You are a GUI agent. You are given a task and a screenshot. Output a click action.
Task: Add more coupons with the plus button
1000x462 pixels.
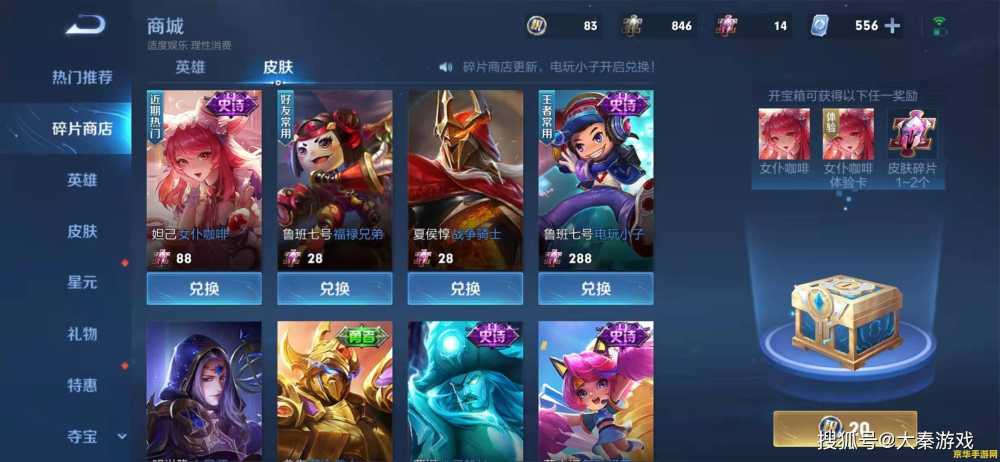[892, 26]
